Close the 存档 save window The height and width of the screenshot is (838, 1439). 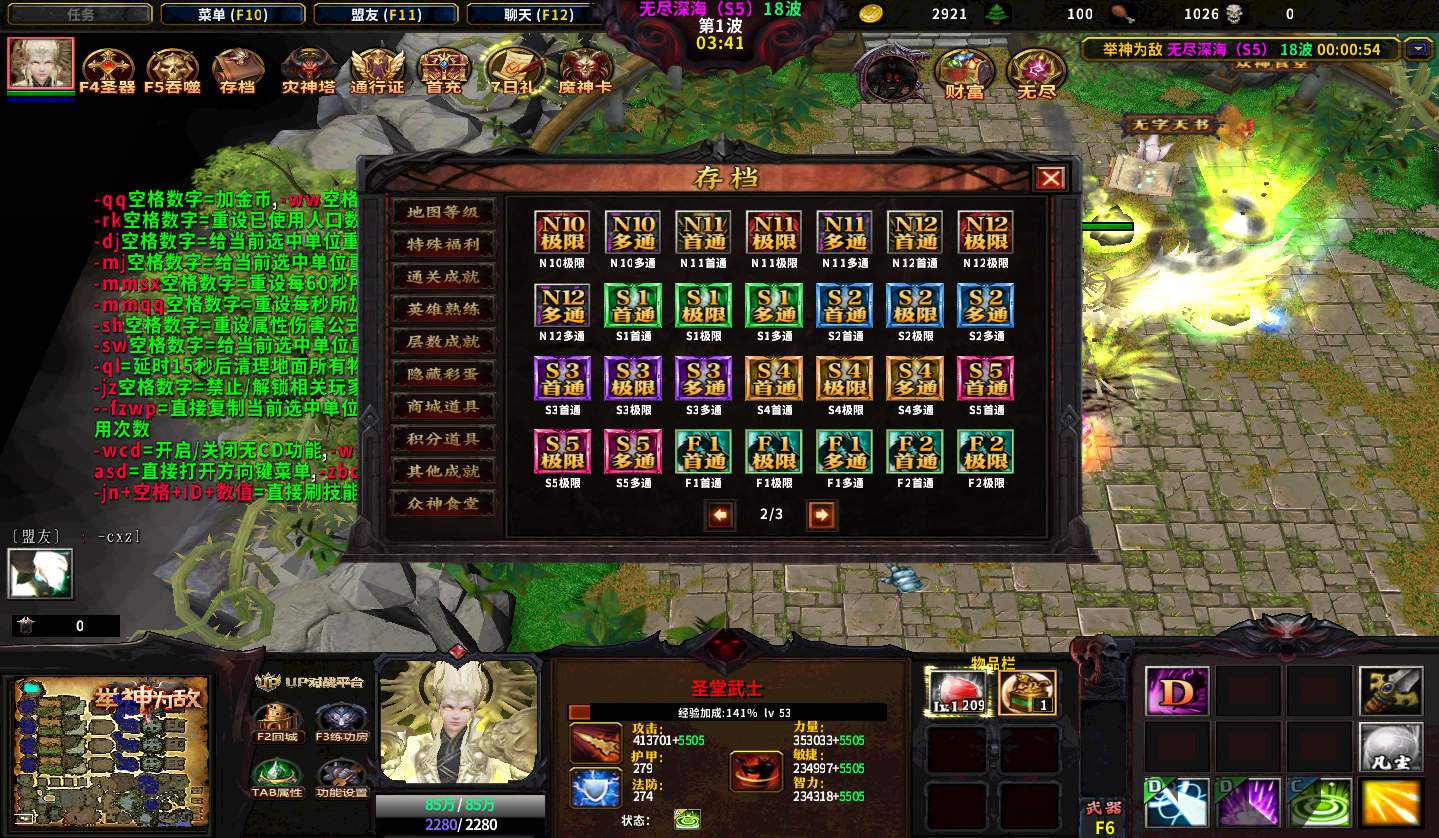1050,178
